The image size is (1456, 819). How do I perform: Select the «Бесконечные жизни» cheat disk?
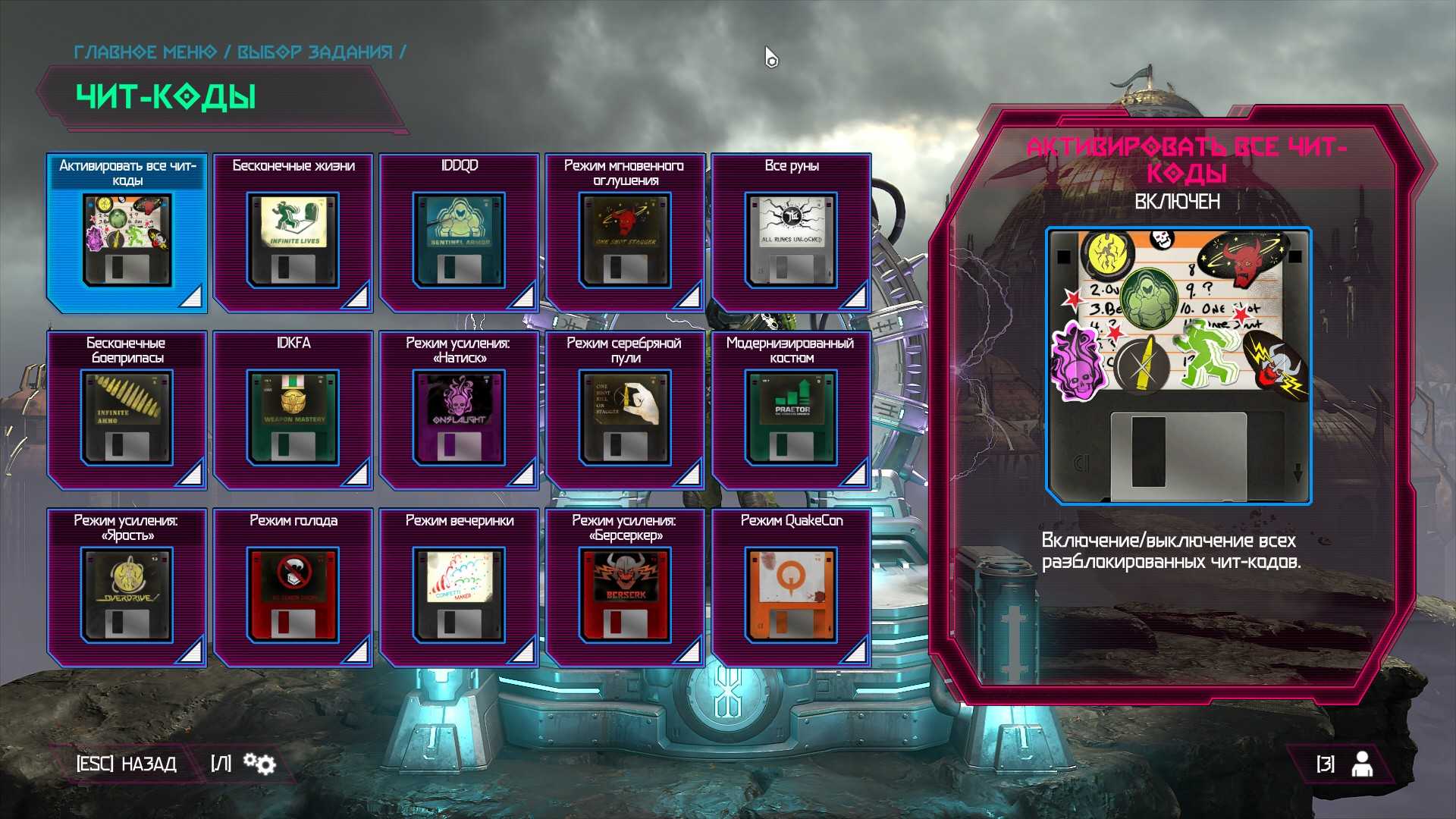293,234
